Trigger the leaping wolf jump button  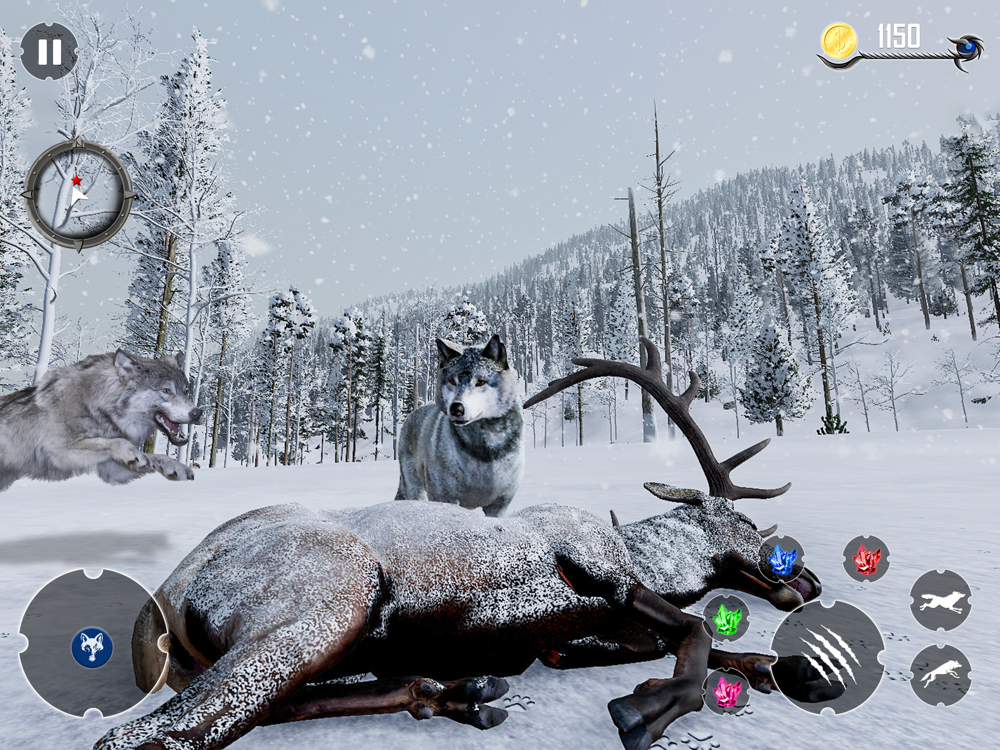(940, 675)
